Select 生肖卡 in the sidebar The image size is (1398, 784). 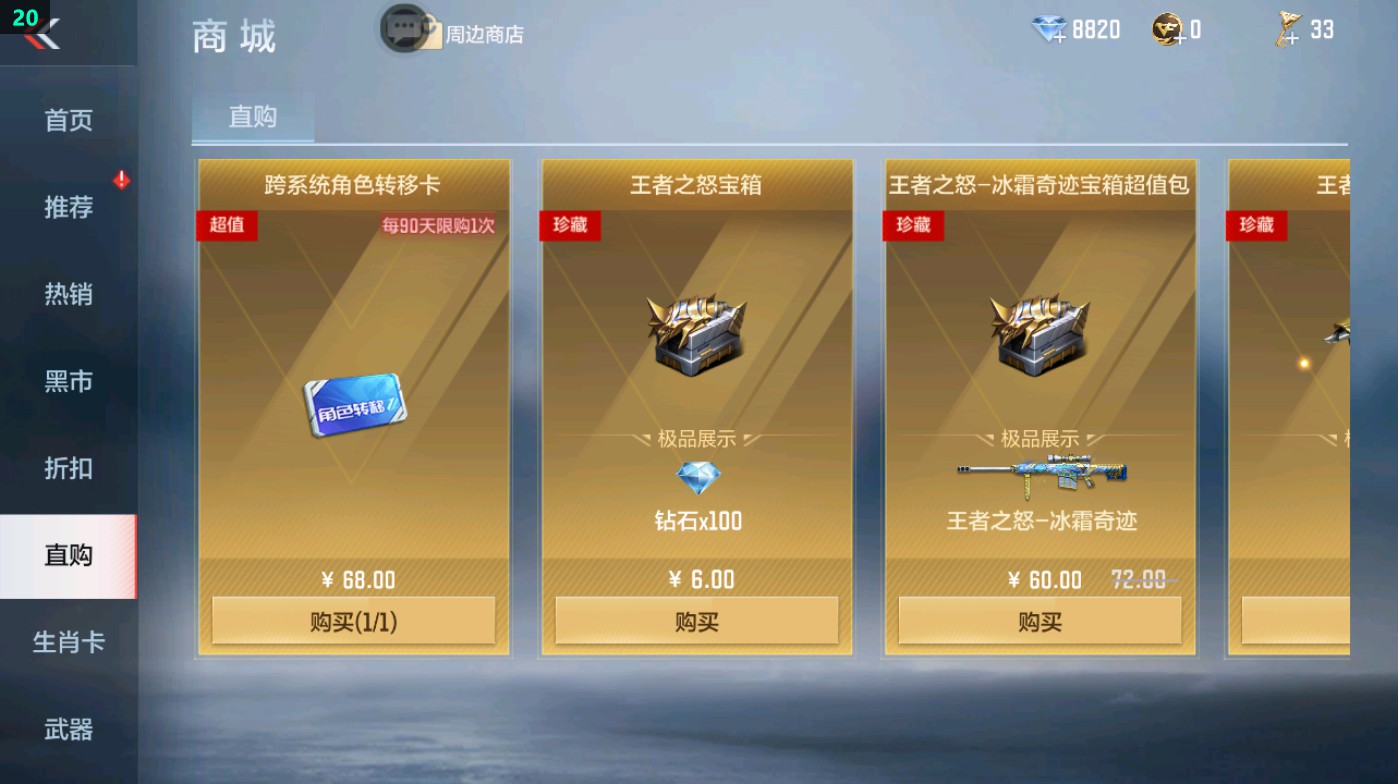click(65, 643)
